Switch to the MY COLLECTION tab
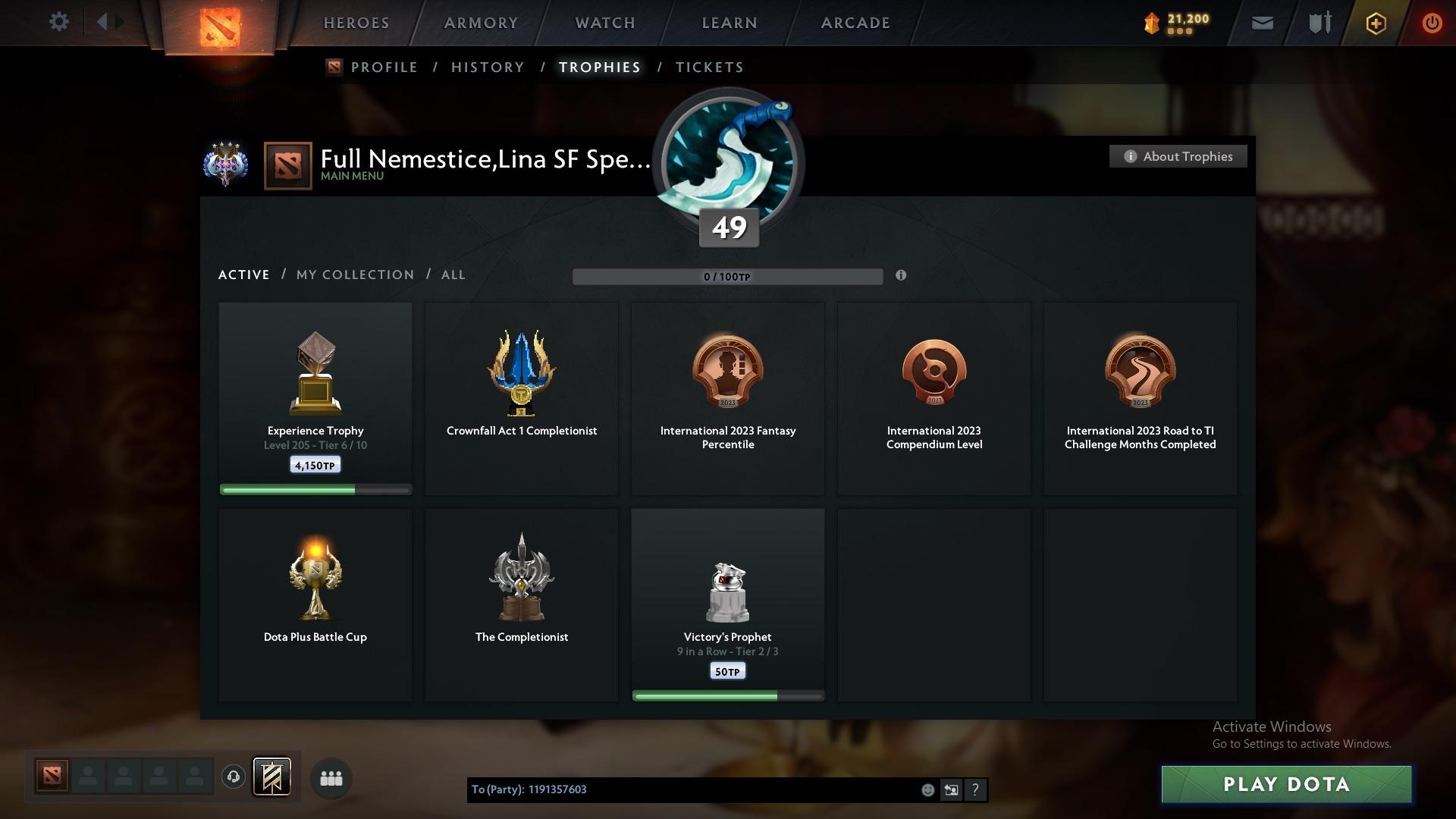 click(354, 275)
